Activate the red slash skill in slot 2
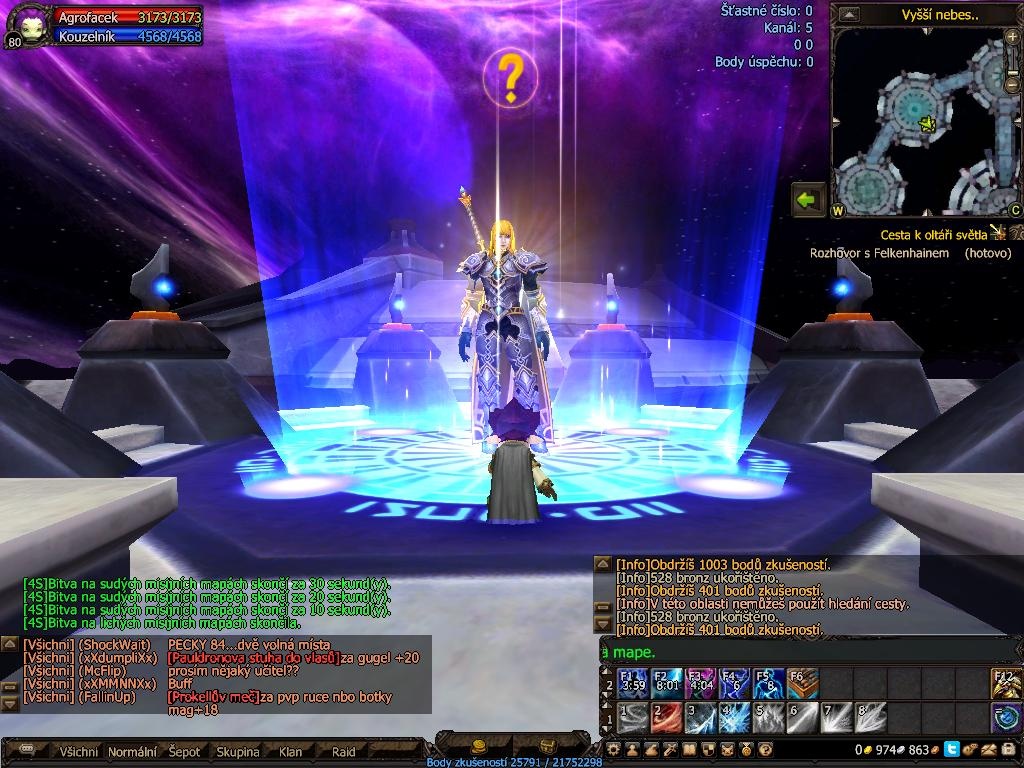This screenshot has height=768, width=1024. [667, 718]
